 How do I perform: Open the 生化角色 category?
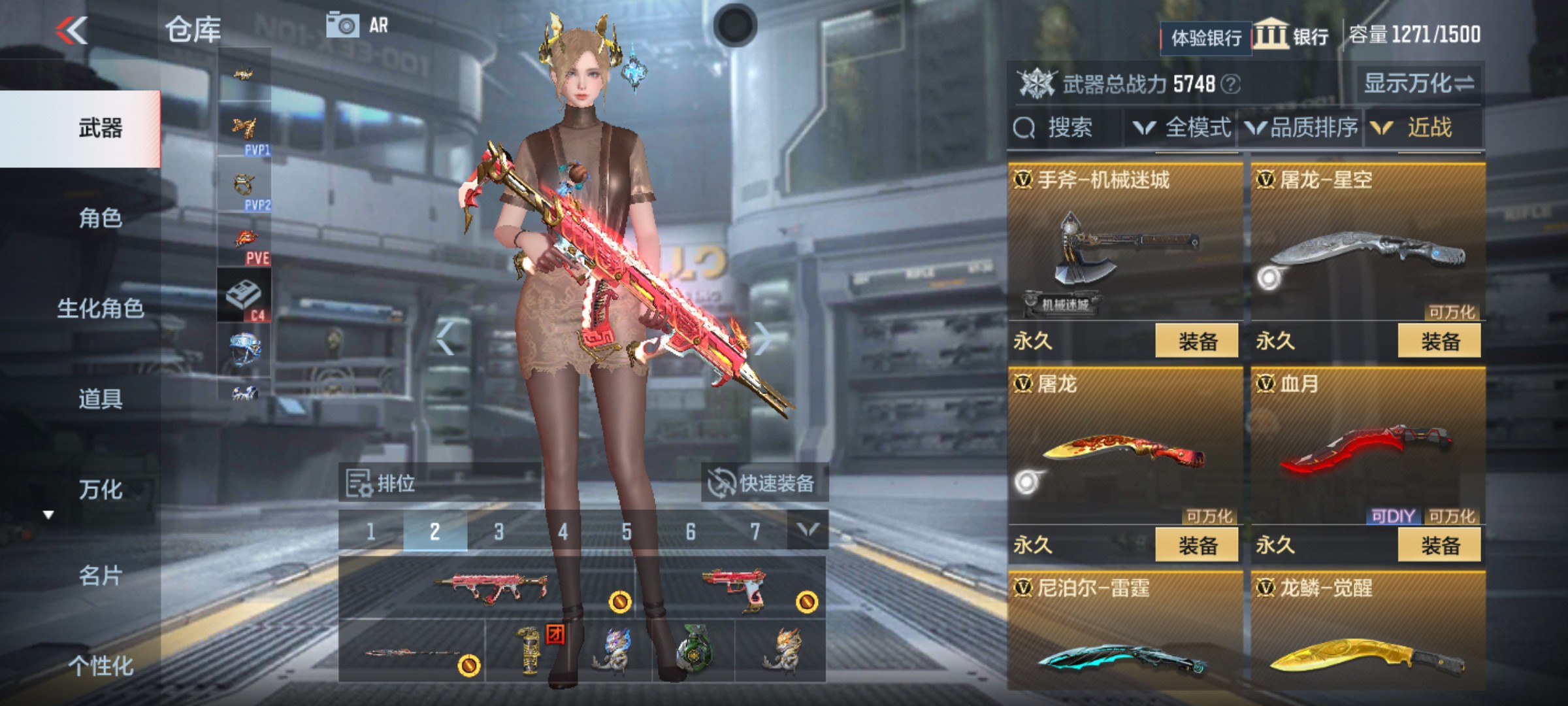[100, 309]
